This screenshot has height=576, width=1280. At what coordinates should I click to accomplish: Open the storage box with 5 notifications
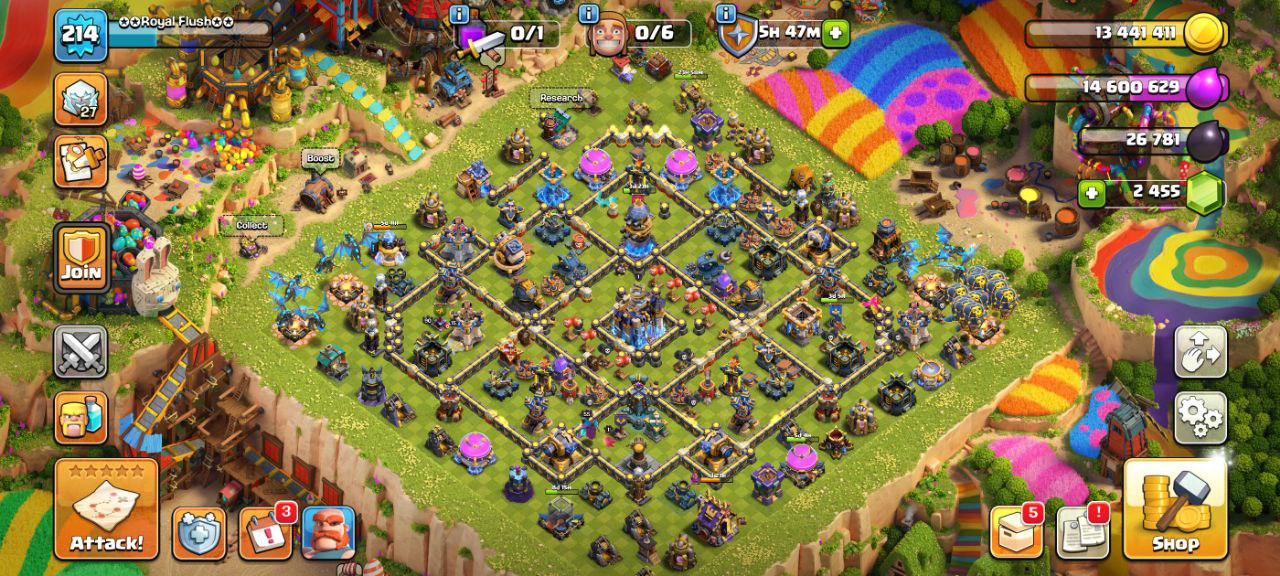(x=1016, y=533)
